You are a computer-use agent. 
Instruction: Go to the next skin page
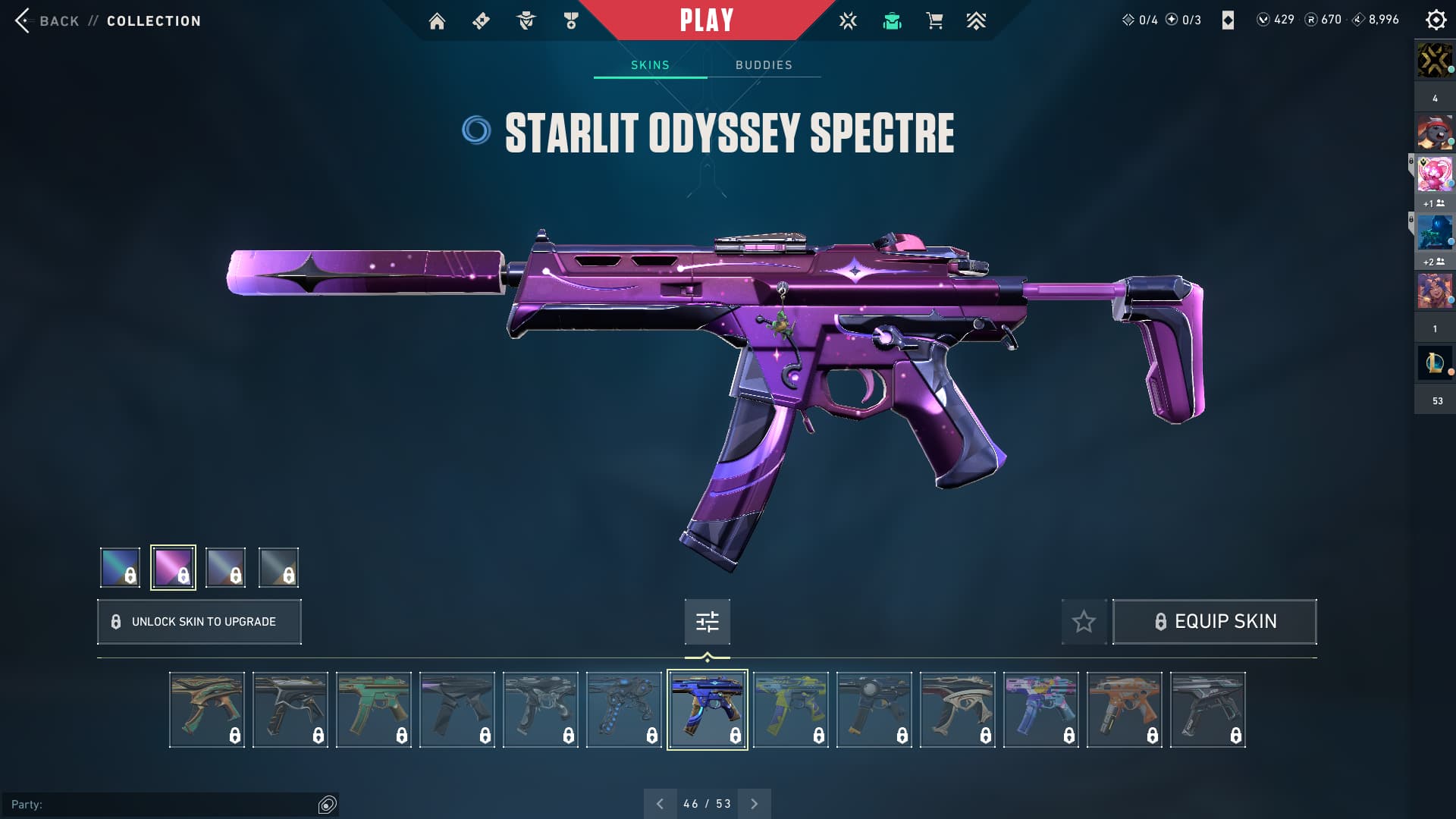754,804
